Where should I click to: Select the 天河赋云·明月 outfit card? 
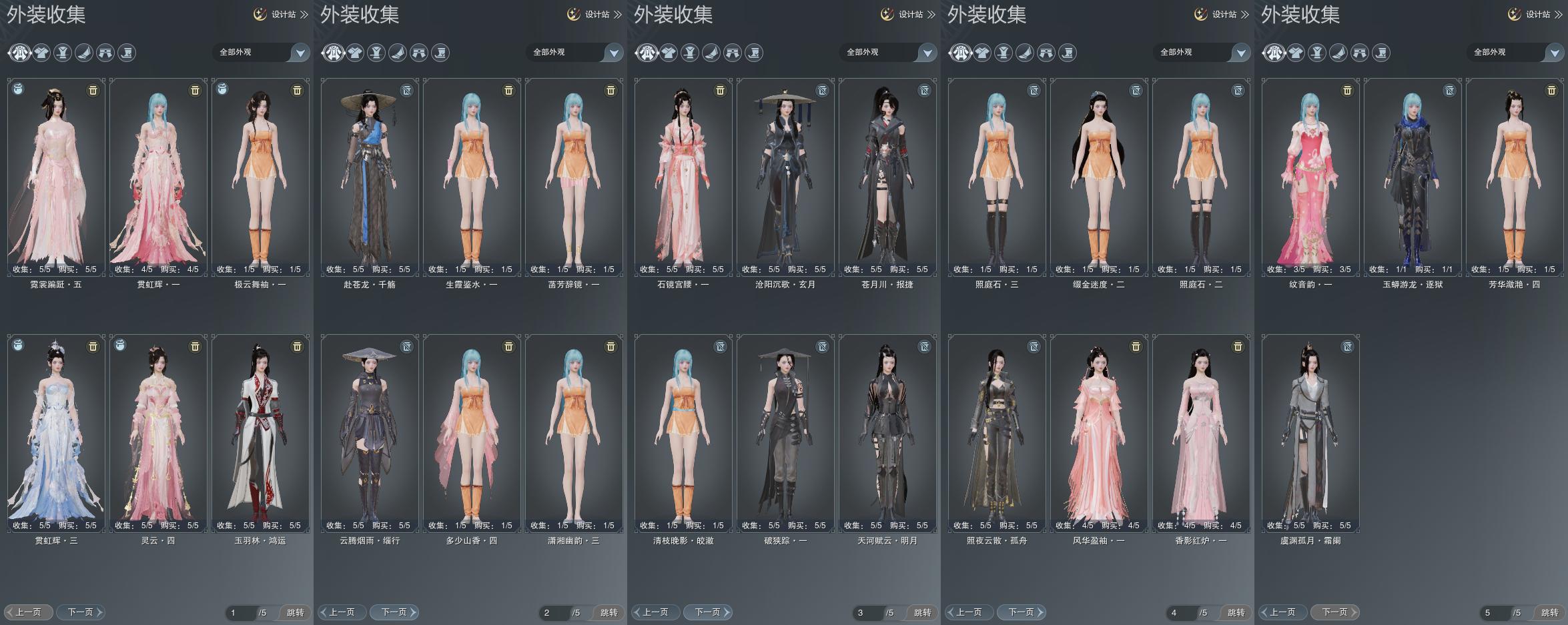[887, 433]
